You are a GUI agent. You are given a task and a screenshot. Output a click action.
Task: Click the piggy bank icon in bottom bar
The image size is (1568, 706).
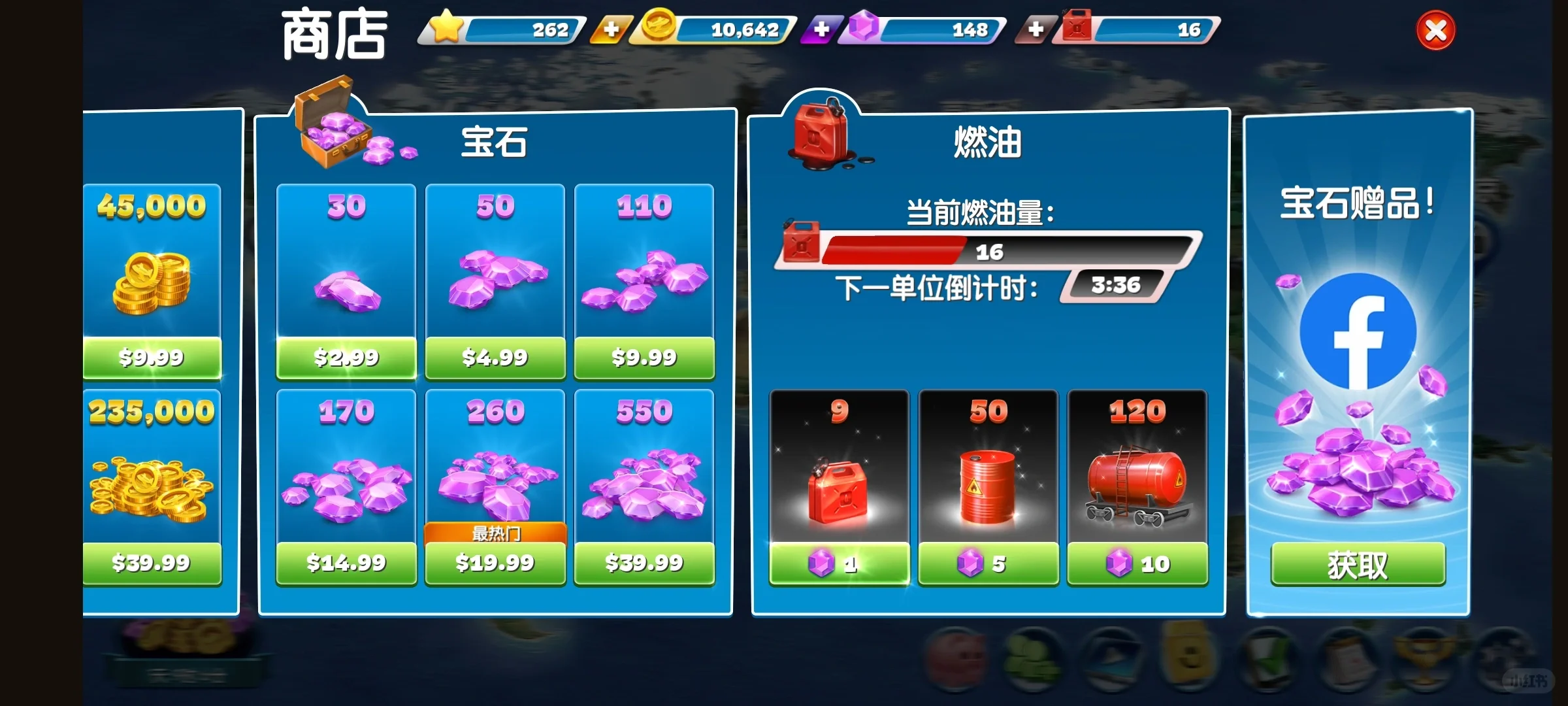(956, 658)
